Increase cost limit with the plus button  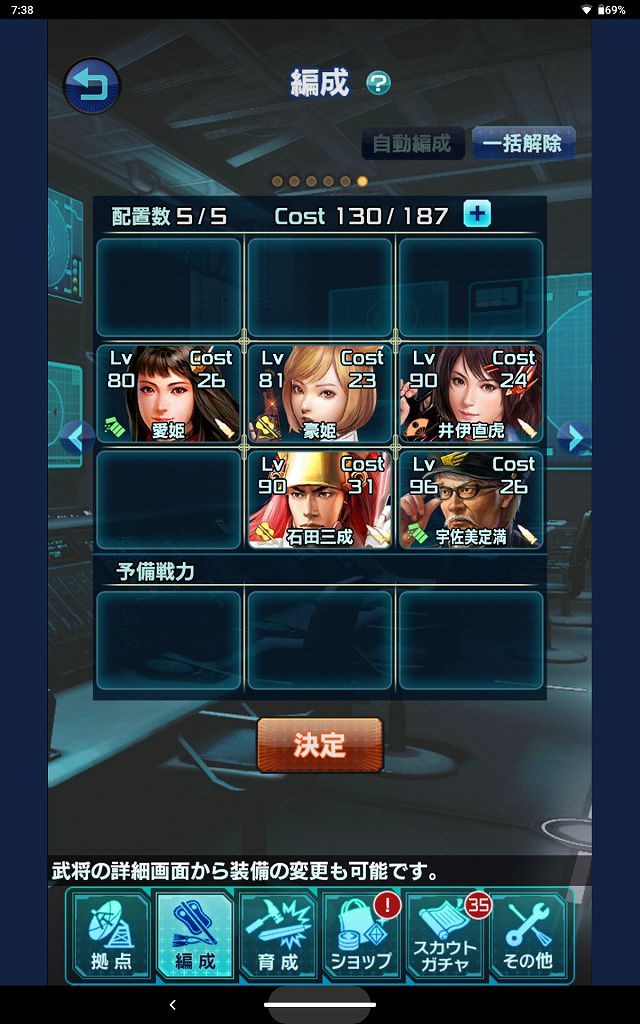tap(477, 214)
